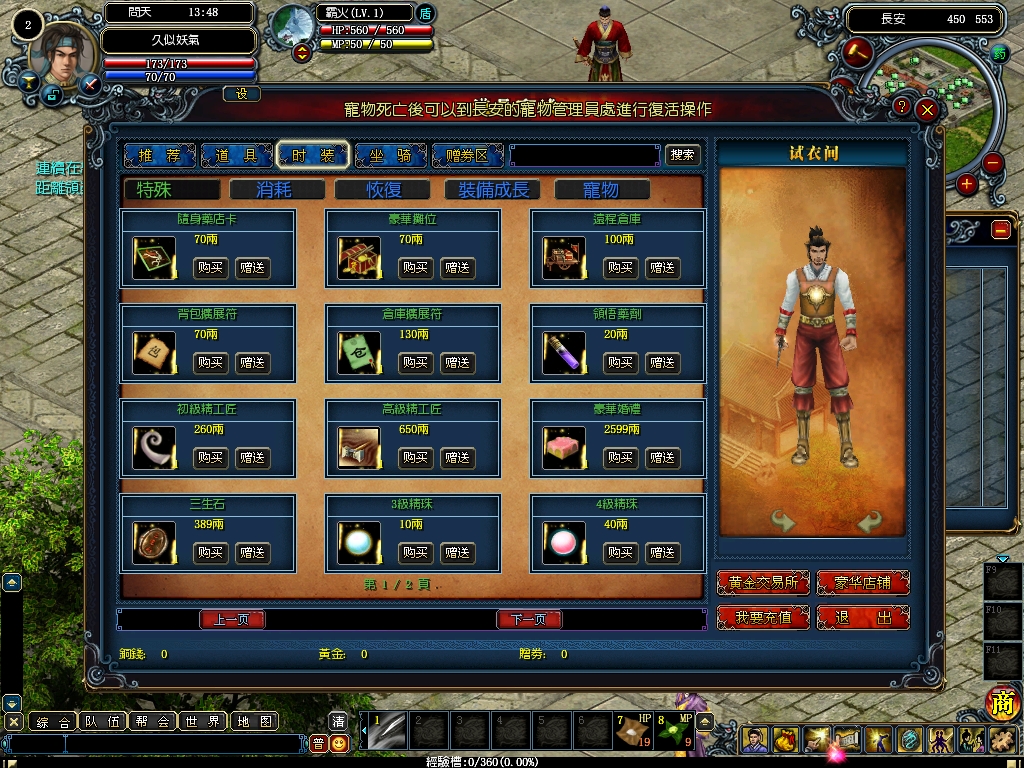1024x768 pixels.
Task: Go to next page with 下一页
Action: pos(529,620)
